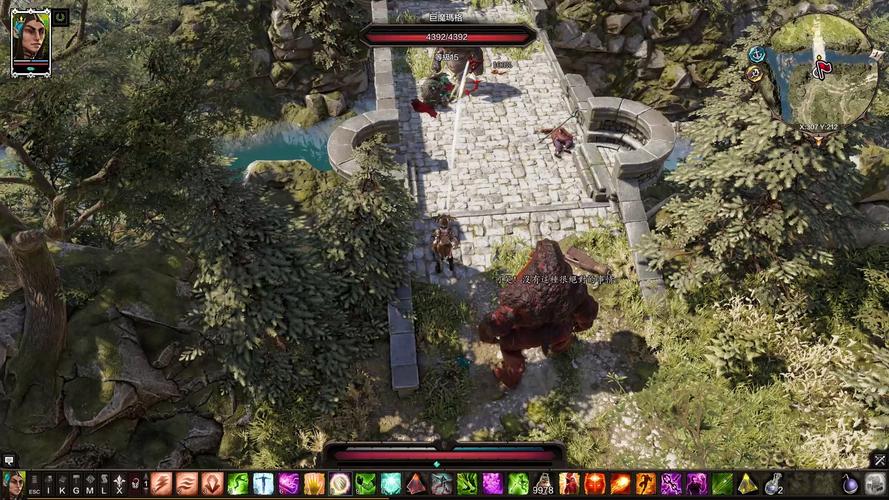
Task: Activate the fireball skill icon
Action: click(x=620, y=484)
